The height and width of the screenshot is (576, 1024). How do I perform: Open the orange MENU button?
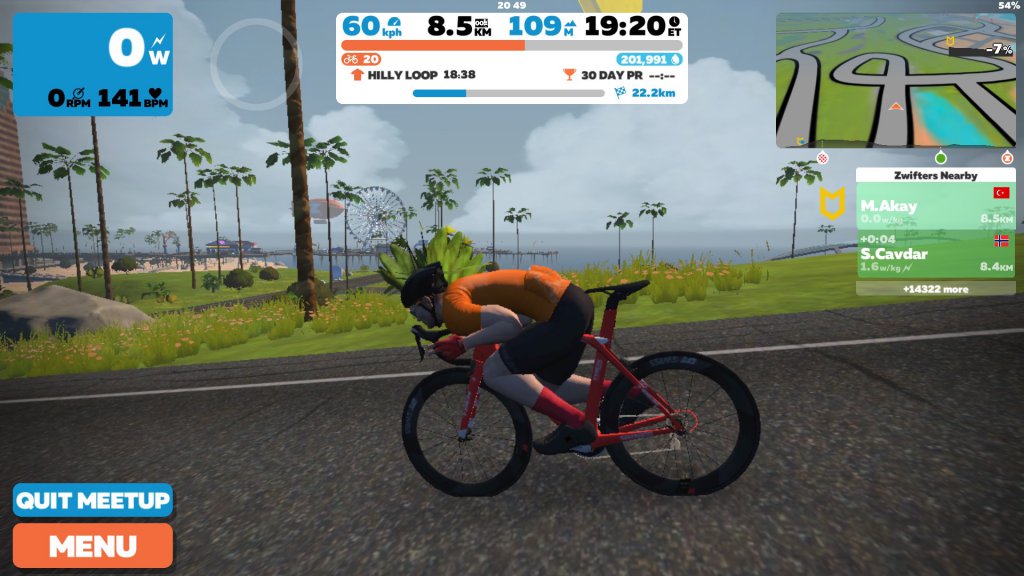93,546
